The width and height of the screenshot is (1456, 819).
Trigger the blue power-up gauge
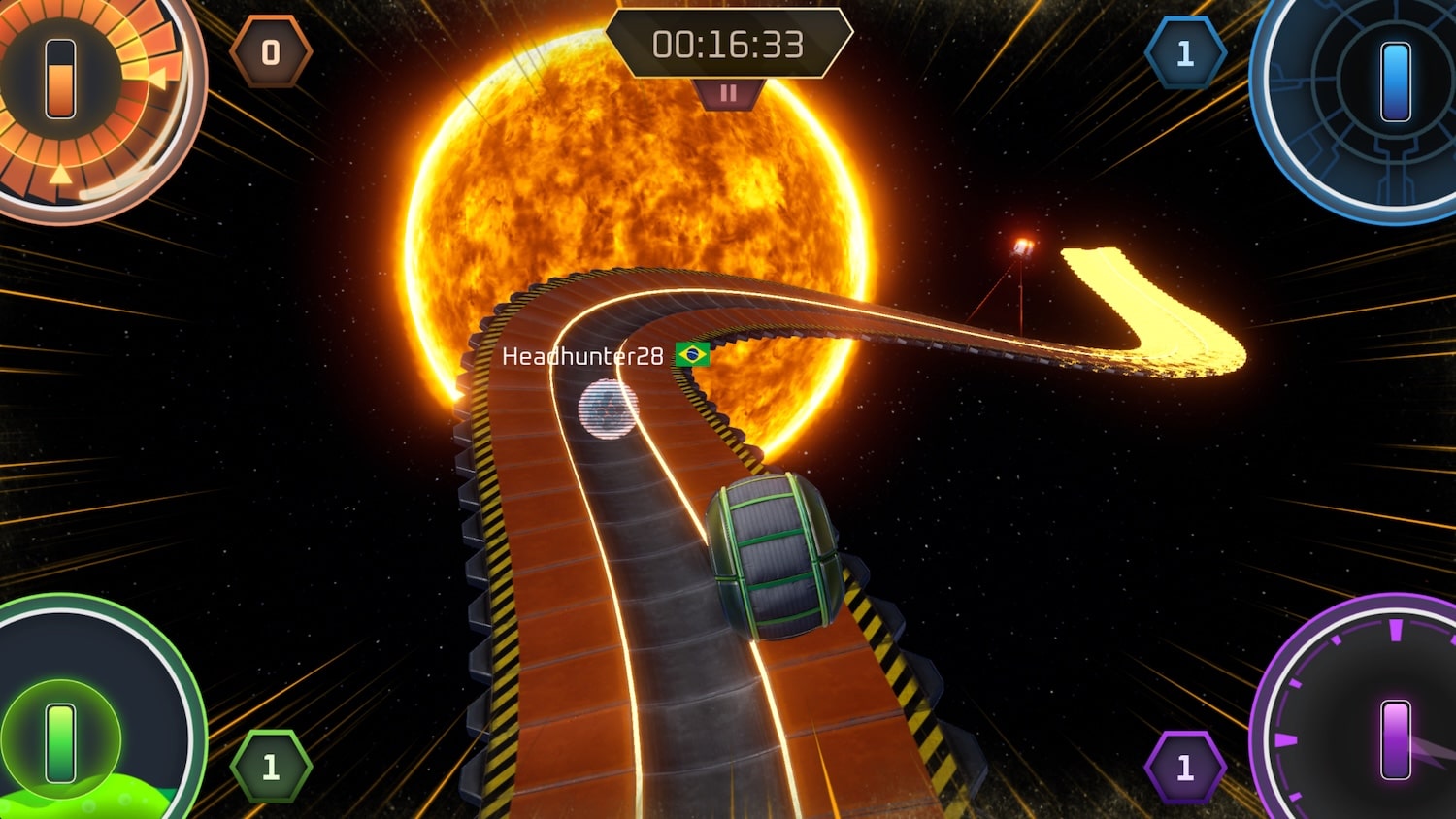1395,82
